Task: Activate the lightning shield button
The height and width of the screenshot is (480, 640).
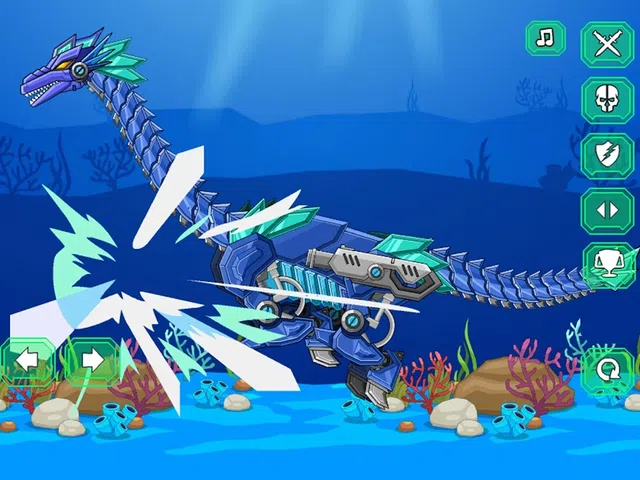Action: (607, 155)
